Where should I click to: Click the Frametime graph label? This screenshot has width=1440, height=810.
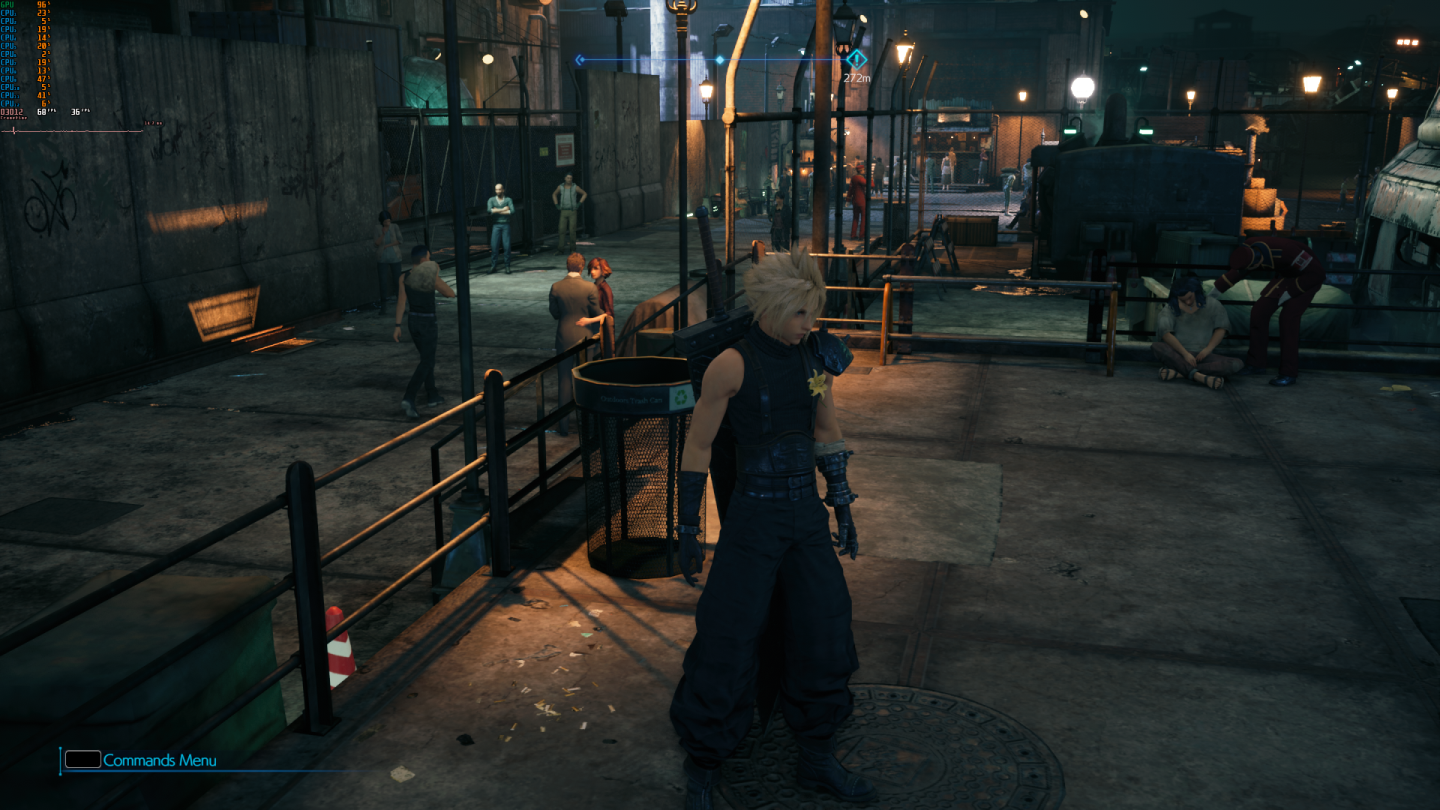pyautogui.click(x=14, y=119)
